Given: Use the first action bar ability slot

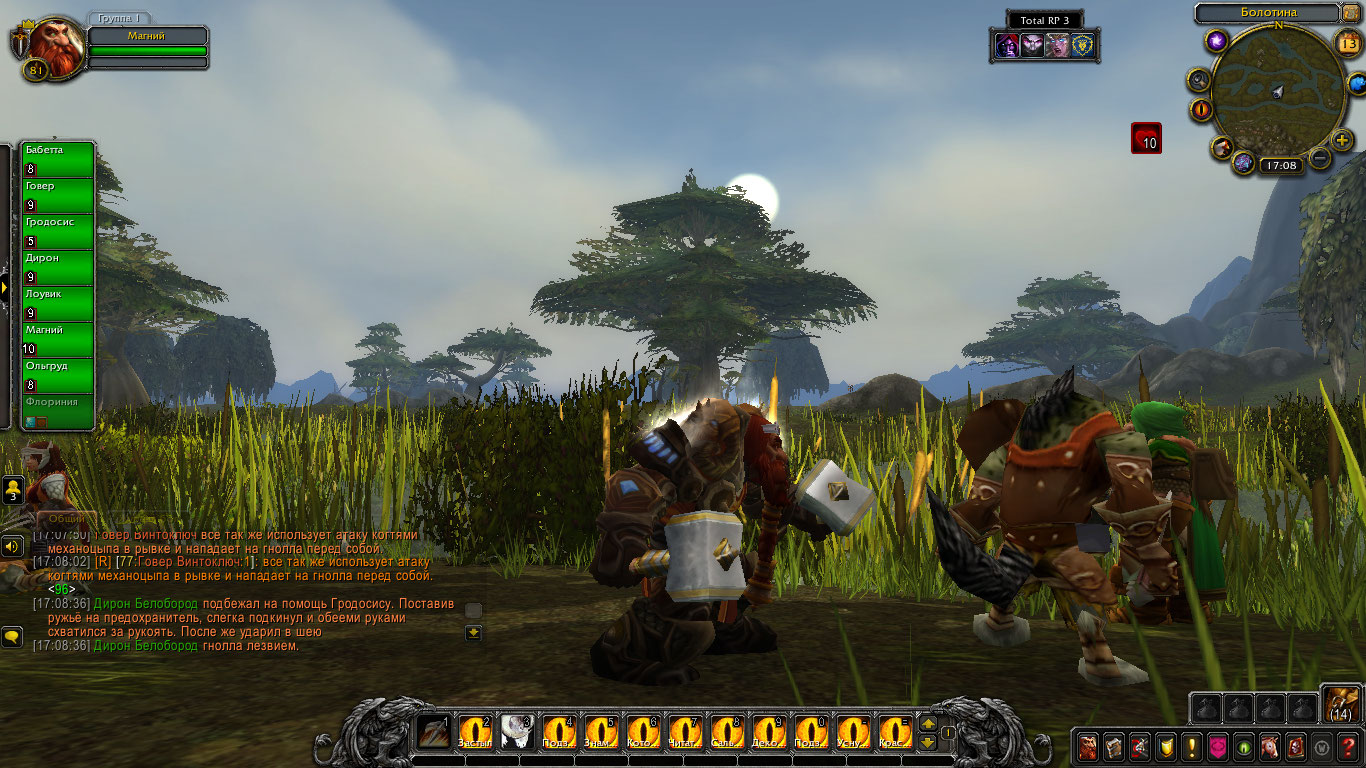Looking at the screenshot, I should point(434,732).
